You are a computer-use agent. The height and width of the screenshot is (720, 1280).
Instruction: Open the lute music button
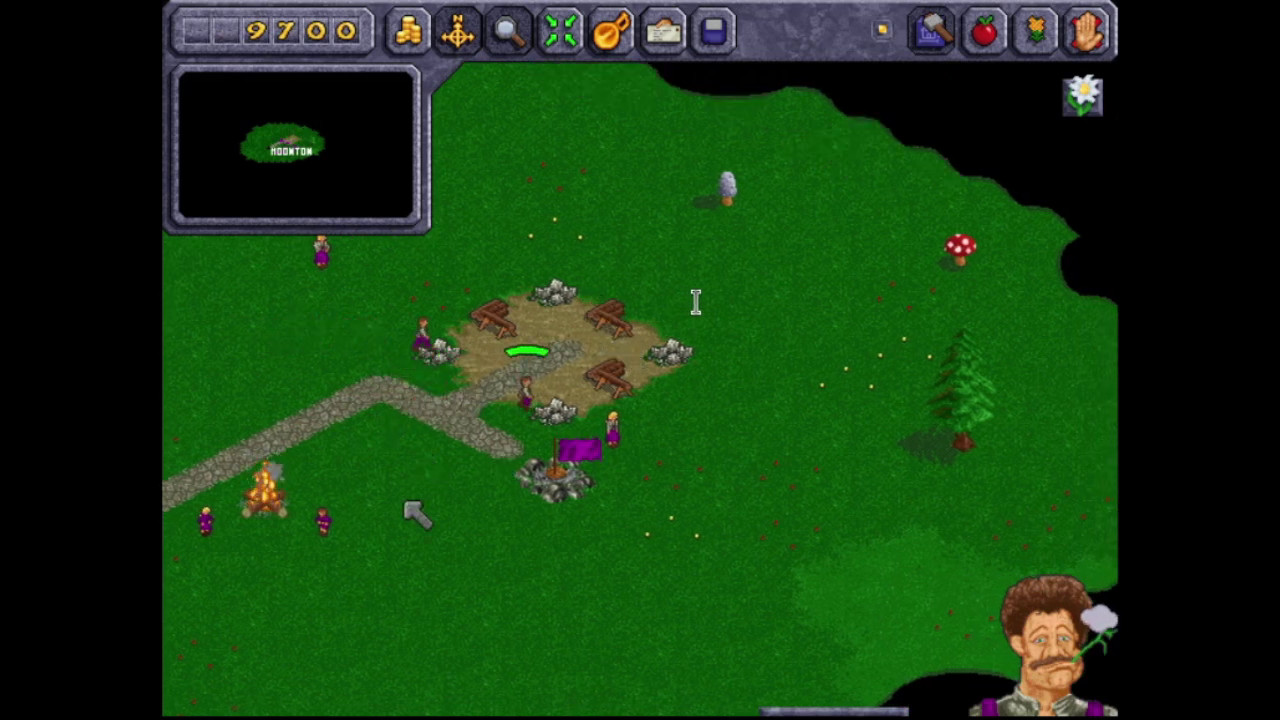[x=611, y=31]
